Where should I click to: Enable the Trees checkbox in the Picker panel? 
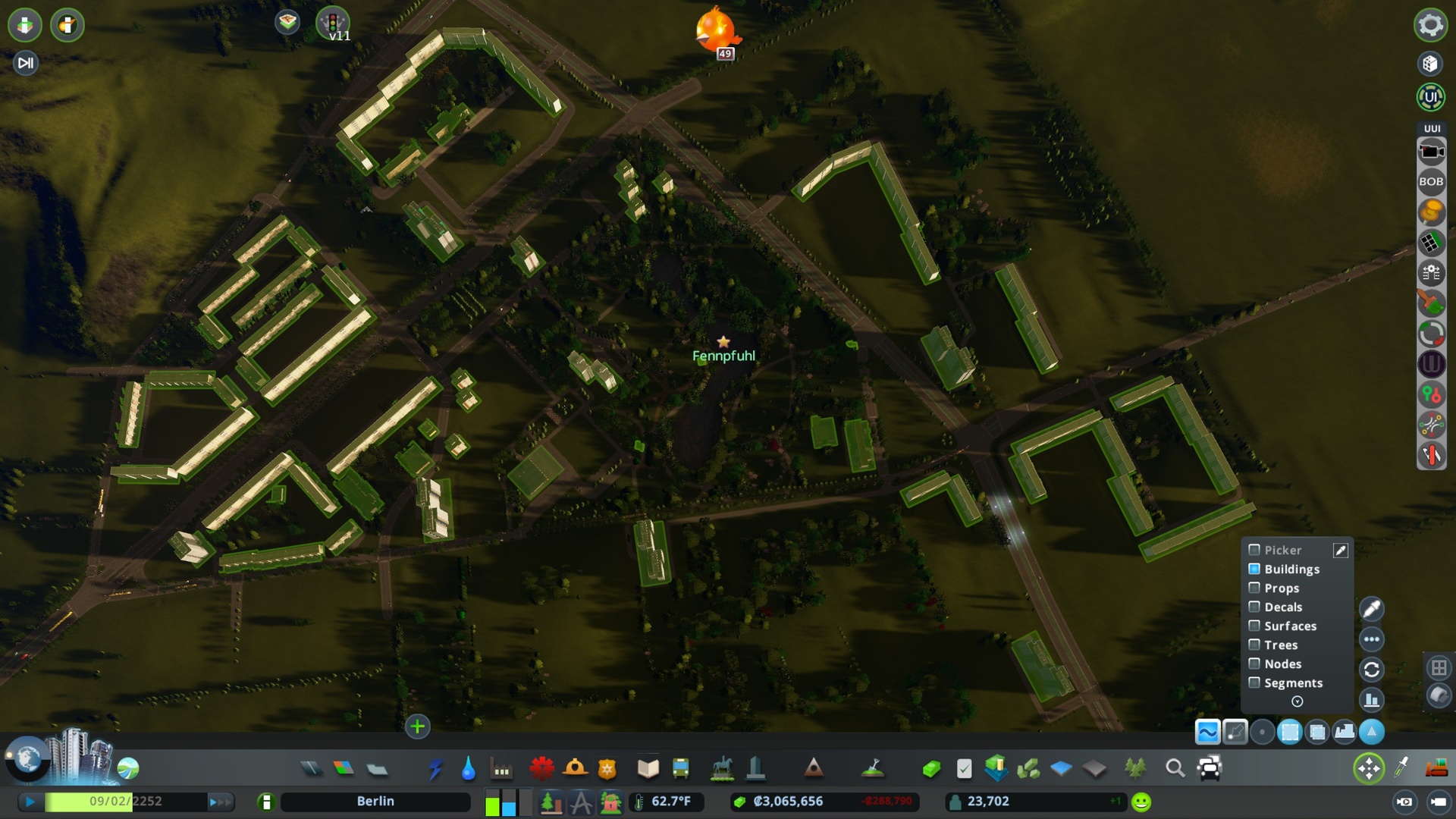point(1254,645)
